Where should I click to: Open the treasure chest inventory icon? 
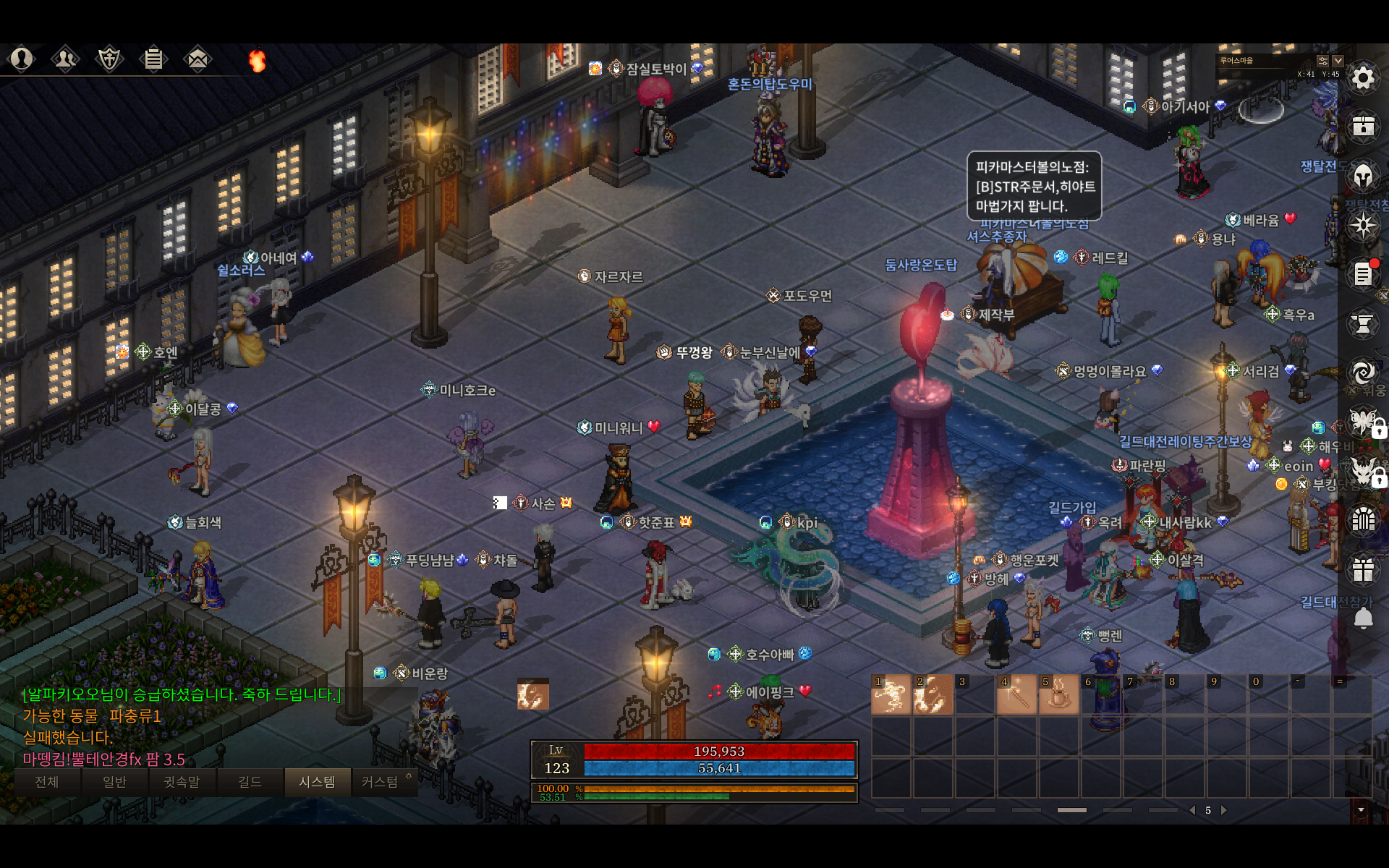tap(1363, 127)
